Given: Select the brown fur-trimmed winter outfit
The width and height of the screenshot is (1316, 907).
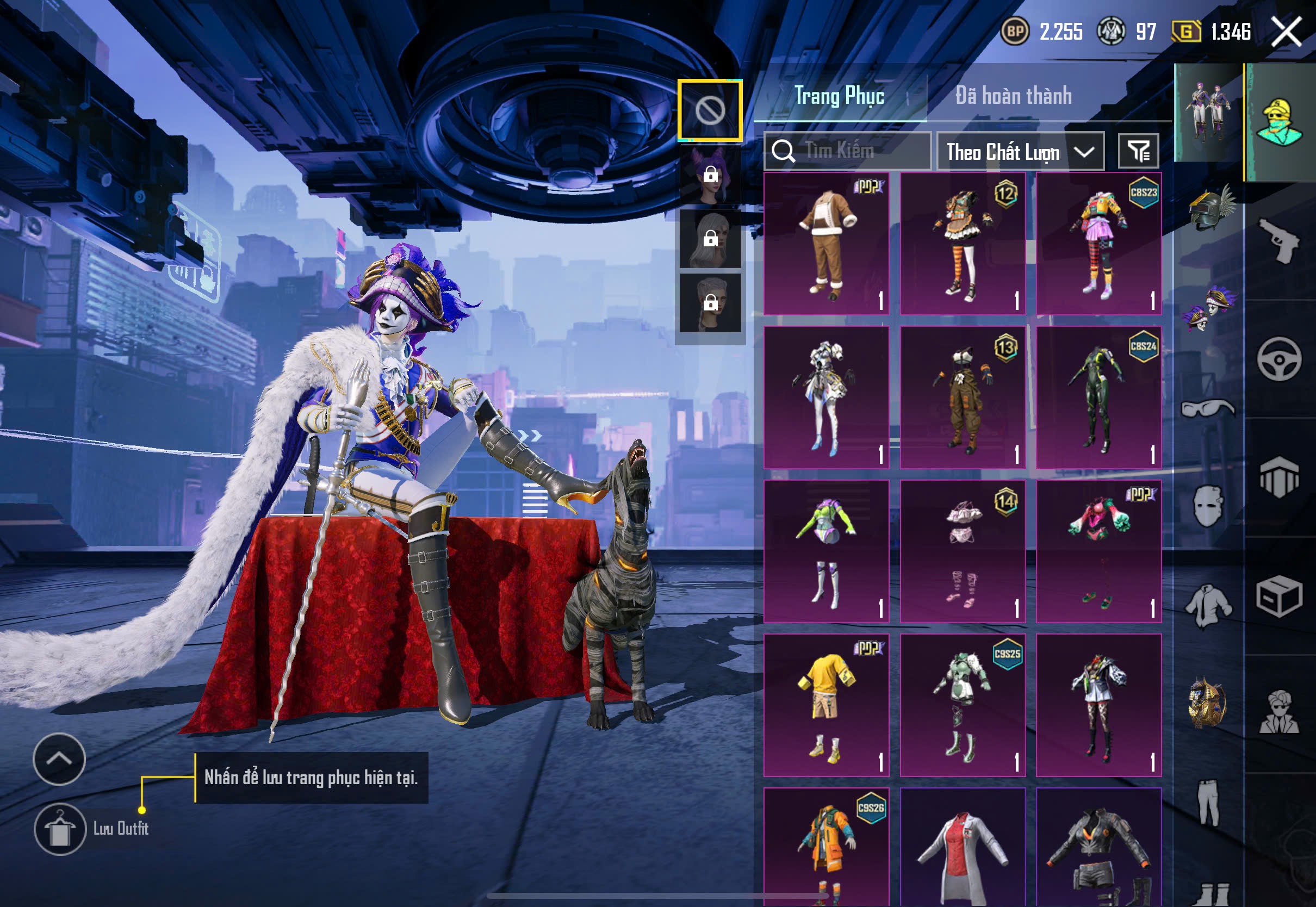Looking at the screenshot, I should click(x=826, y=244).
